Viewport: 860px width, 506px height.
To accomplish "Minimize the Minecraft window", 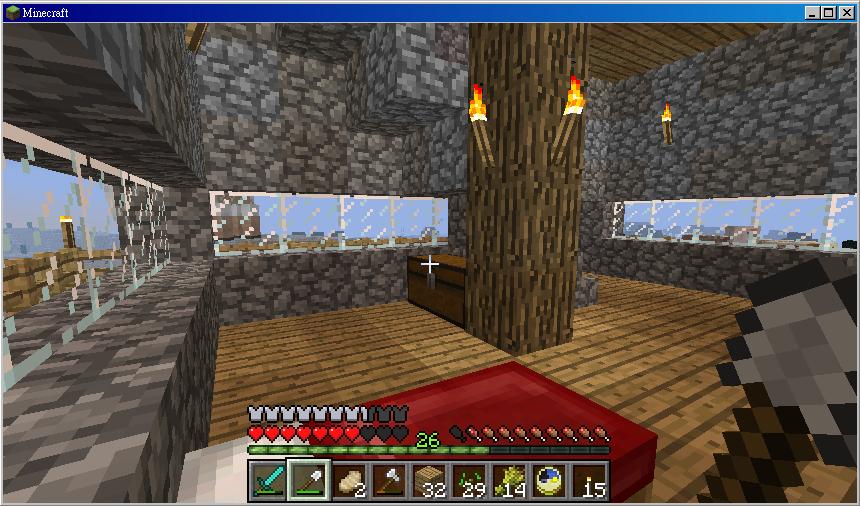I will (812, 12).
